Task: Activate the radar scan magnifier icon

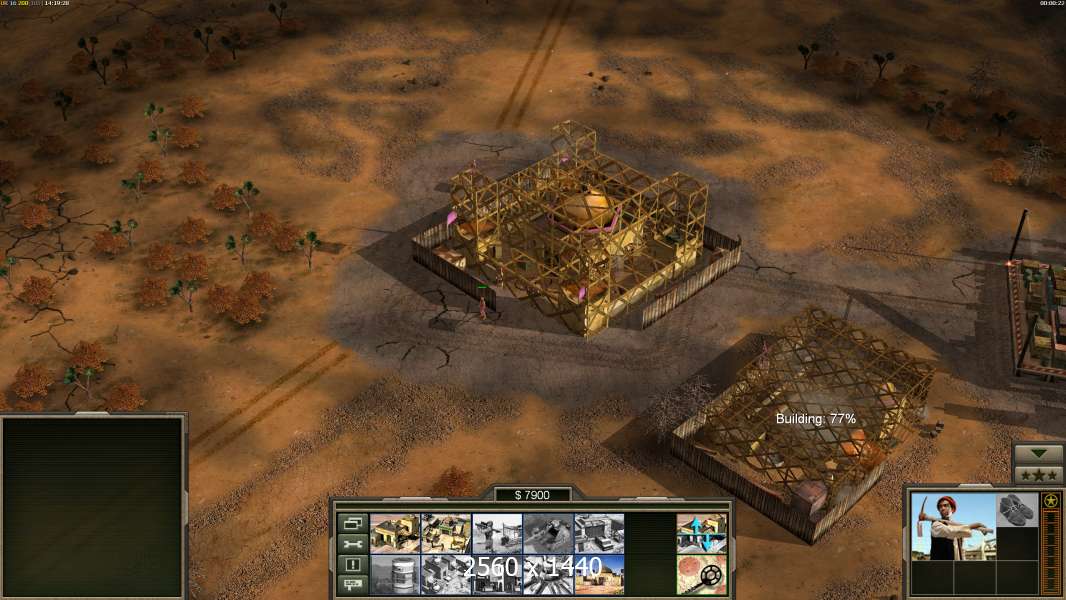Action: 701,575
